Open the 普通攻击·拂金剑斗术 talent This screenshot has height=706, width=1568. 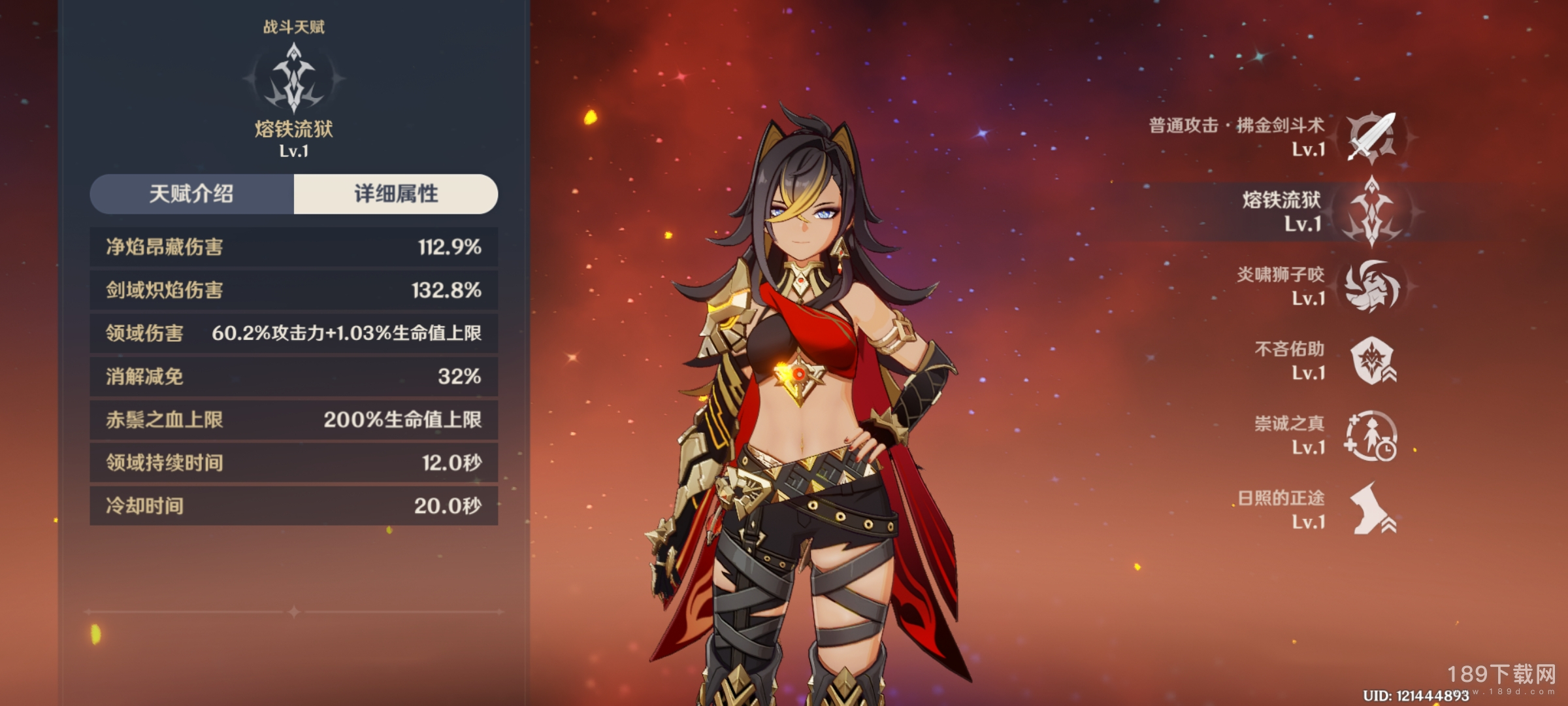[x=1370, y=137]
